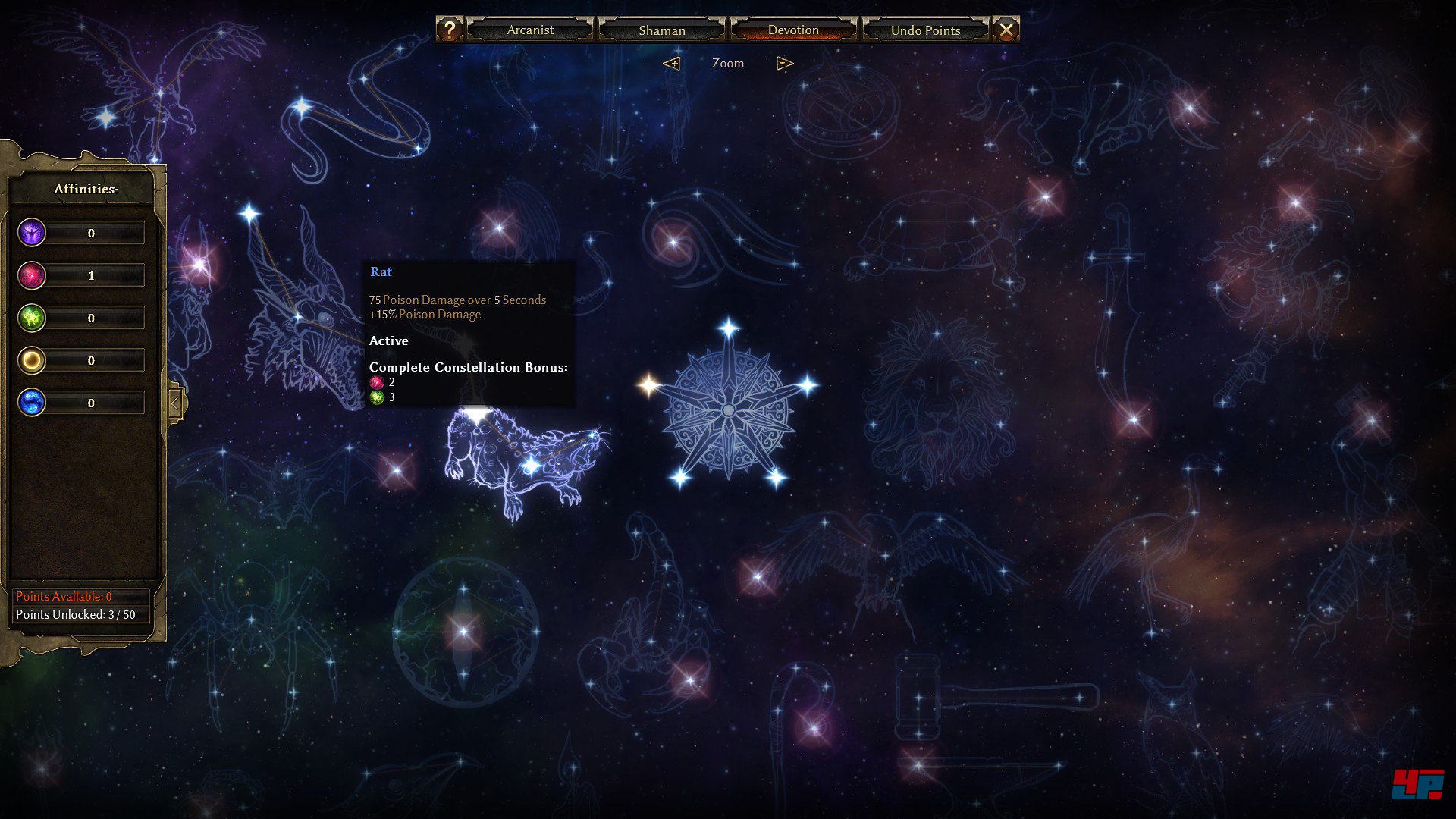Image resolution: width=1456 pixels, height=819 pixels.
Task: Close the devotion window
Action: 1006,30
